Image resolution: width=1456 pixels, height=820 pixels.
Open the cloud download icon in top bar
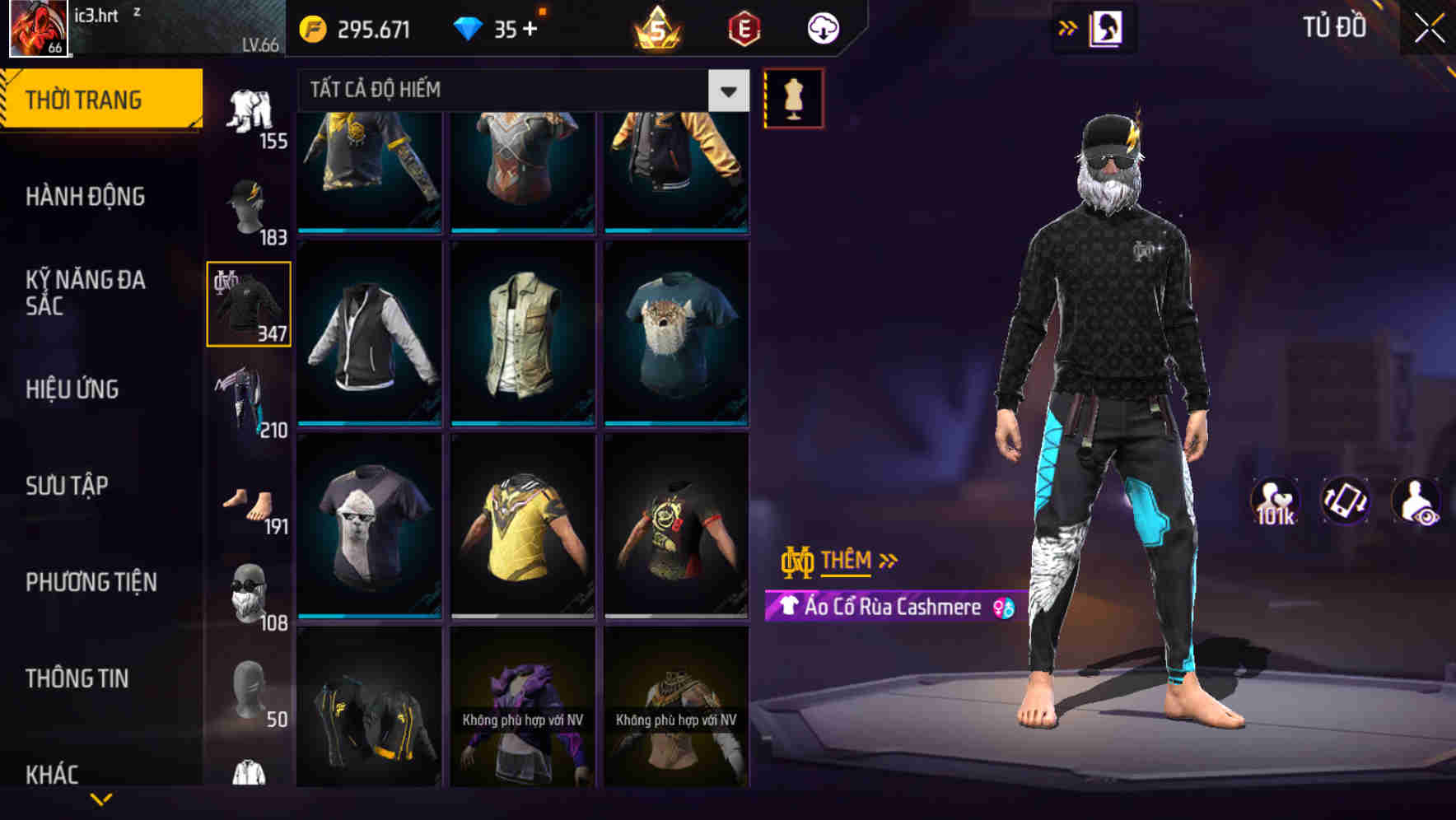pos(822,27)
